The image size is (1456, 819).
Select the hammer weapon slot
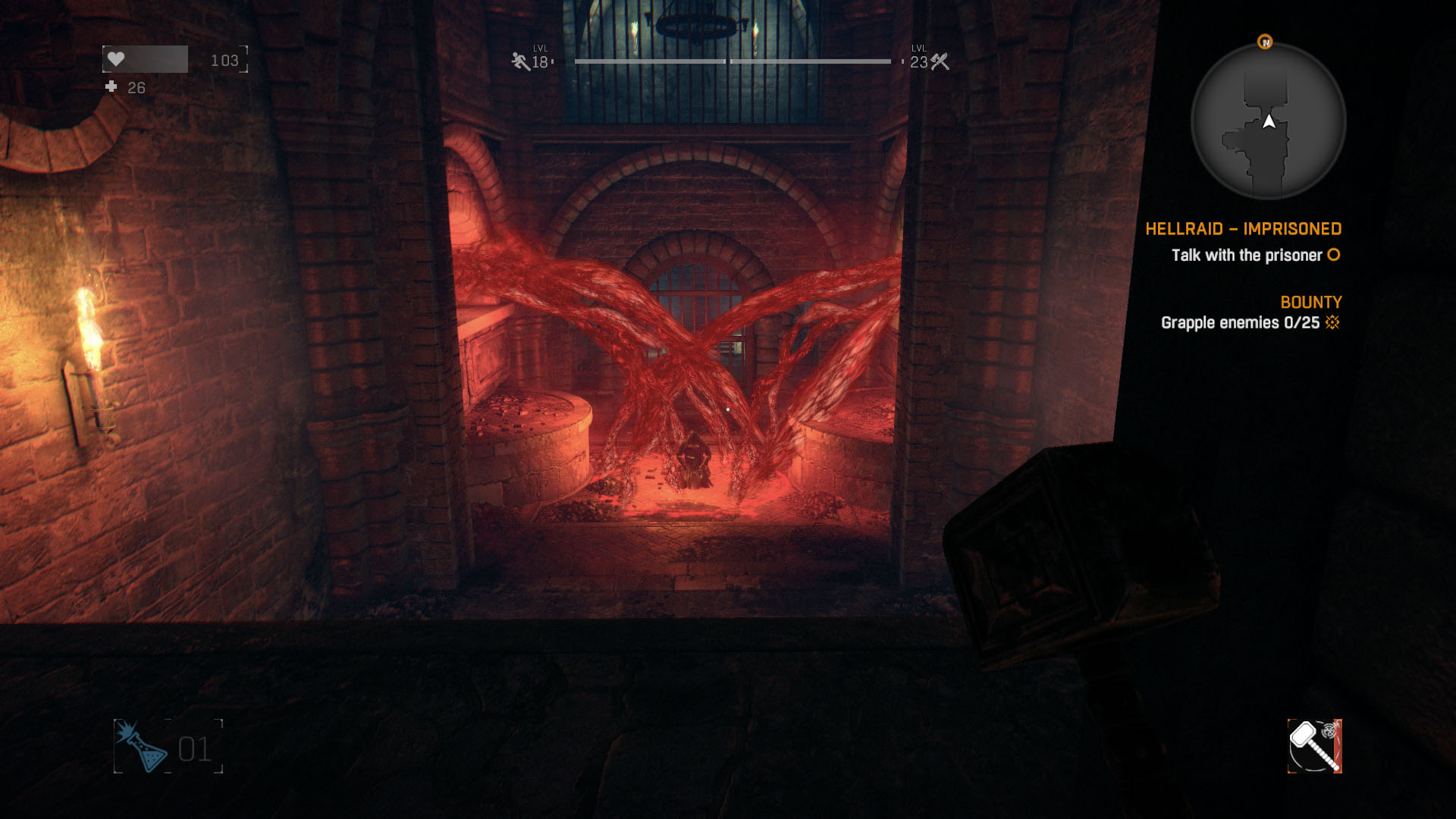pyautogui.click(x=1314, y=746)
